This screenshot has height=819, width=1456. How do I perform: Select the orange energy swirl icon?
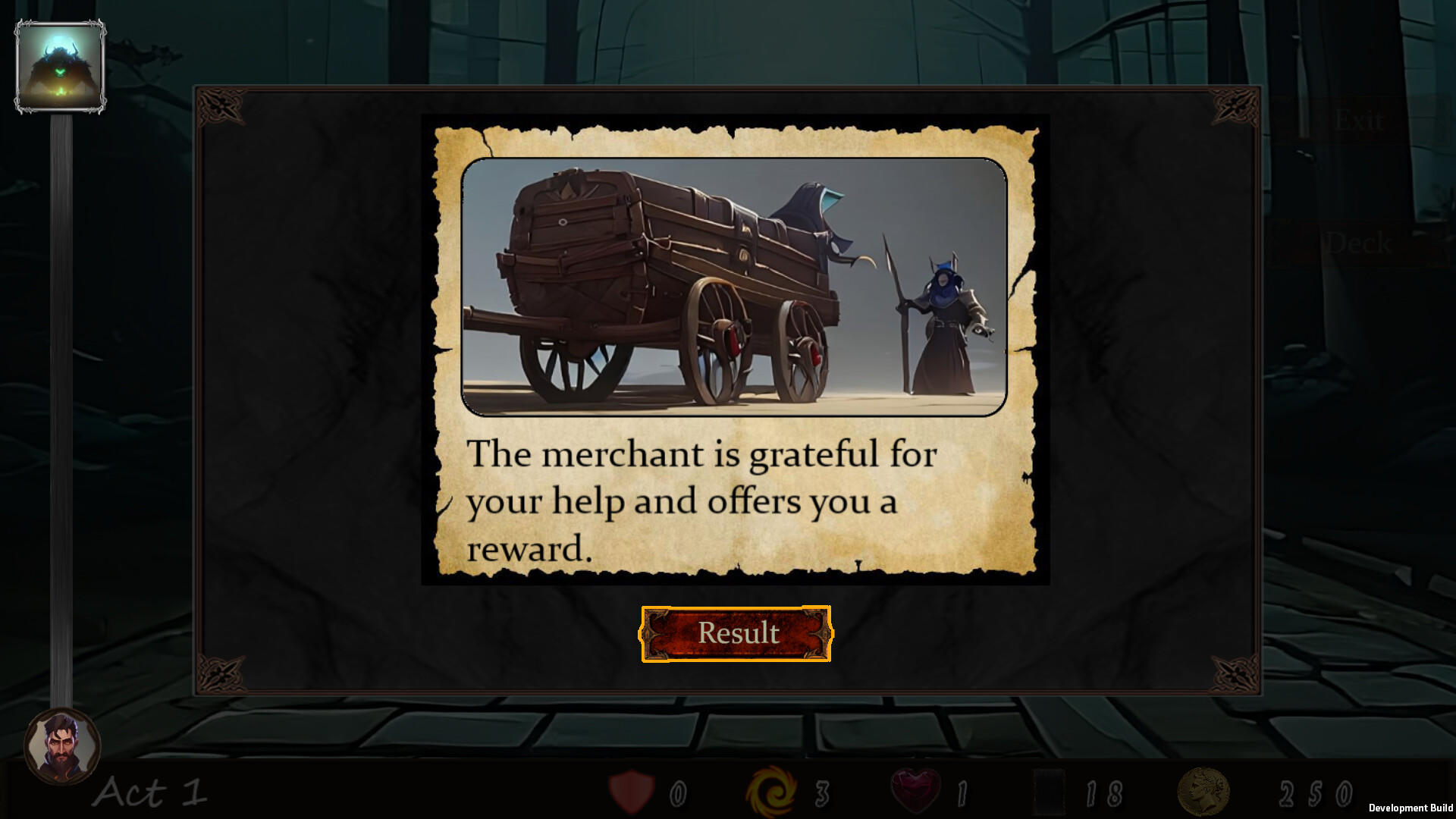(x=774, y=793)
